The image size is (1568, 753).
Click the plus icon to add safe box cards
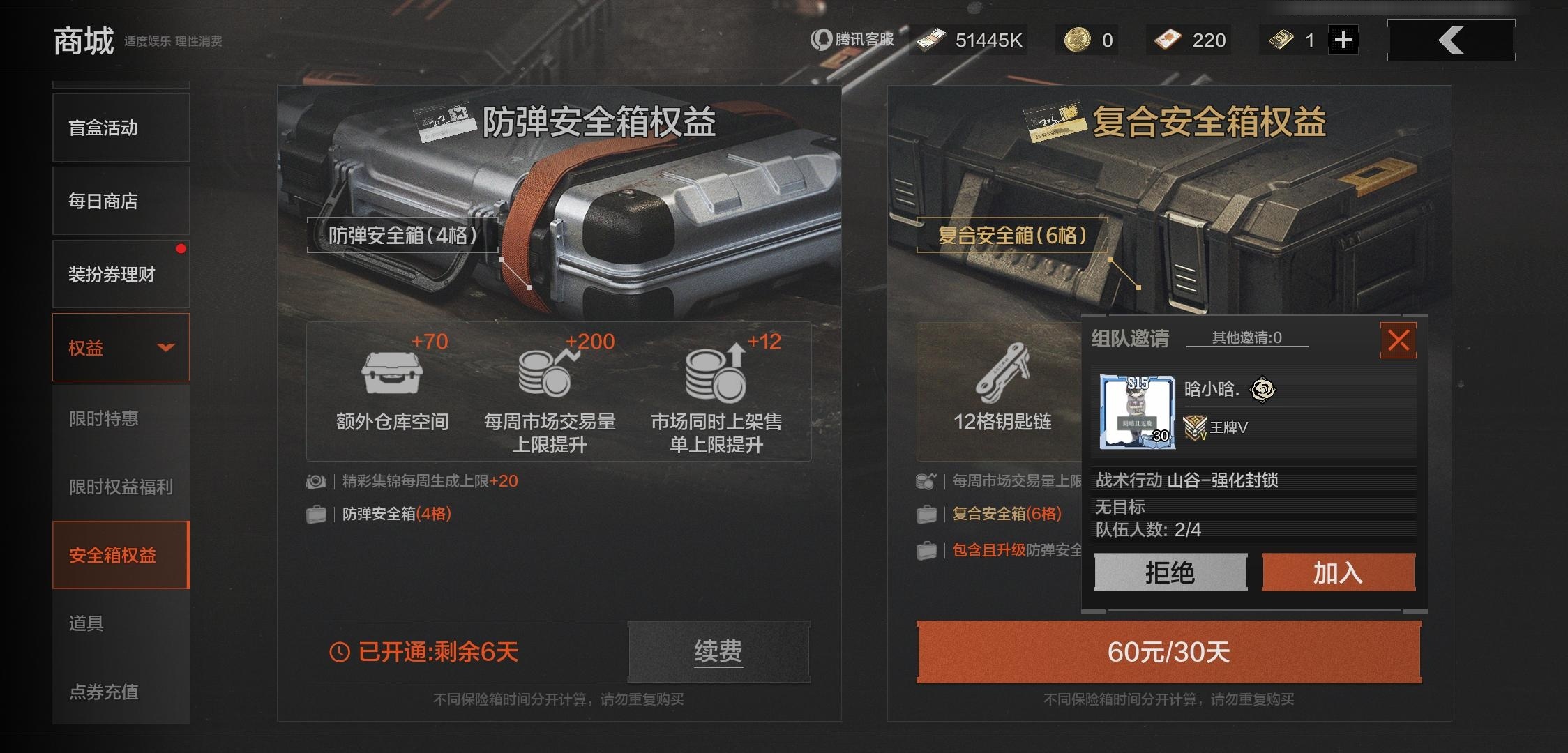[x=1343, y=39]
